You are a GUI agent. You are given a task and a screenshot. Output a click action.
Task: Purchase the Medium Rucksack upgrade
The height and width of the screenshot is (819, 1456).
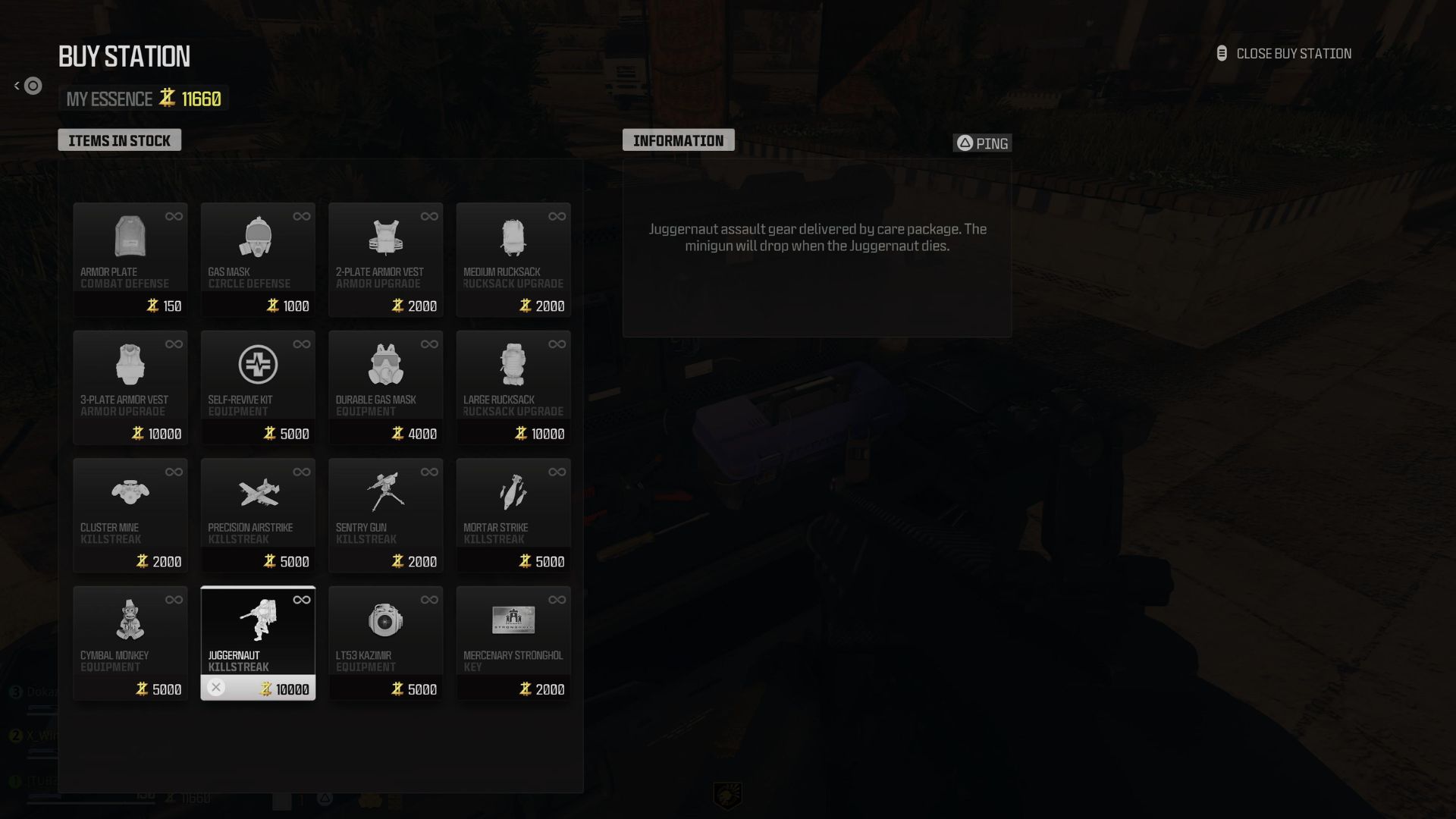point(513,258)
